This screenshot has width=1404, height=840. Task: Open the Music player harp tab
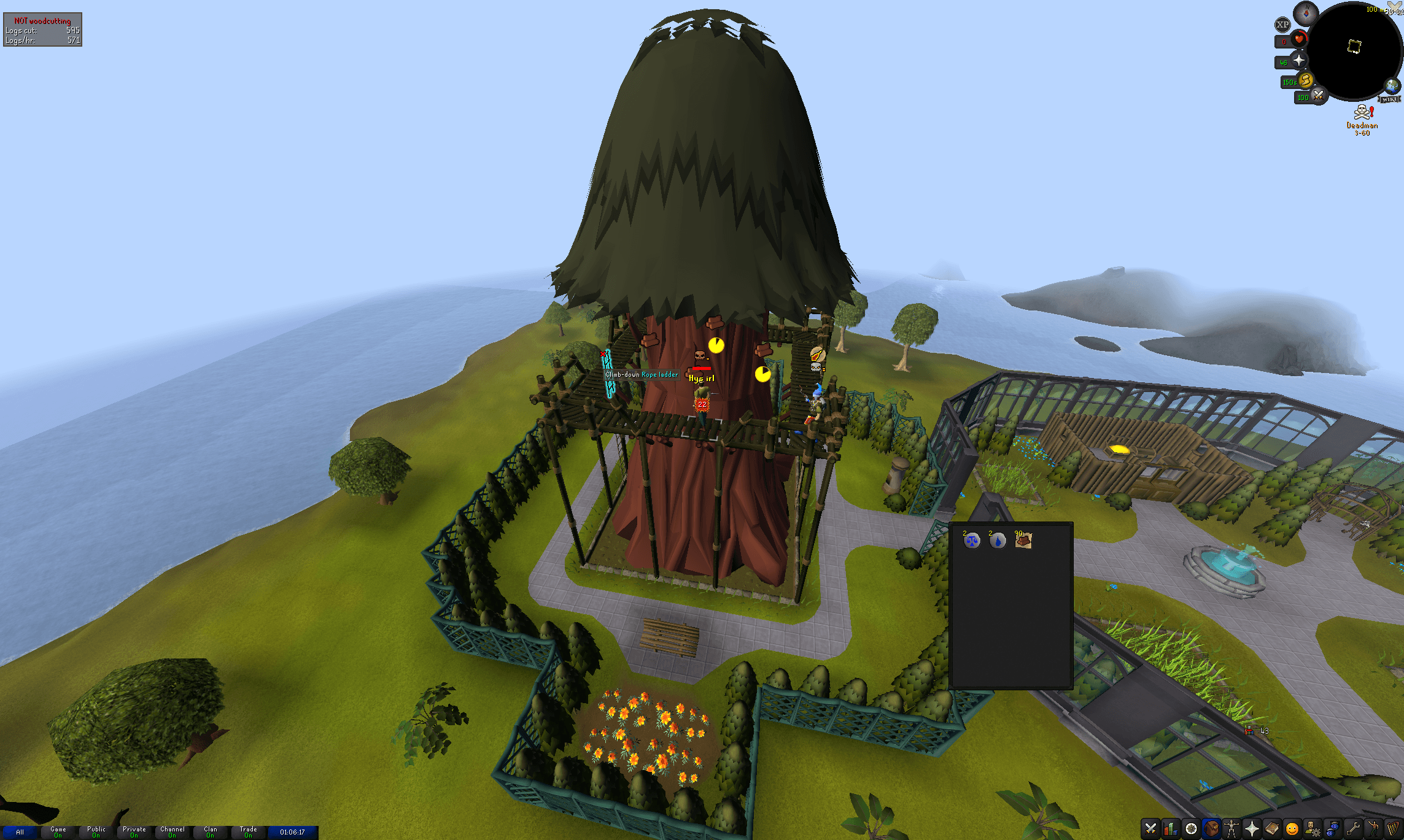coord(1394,829)
